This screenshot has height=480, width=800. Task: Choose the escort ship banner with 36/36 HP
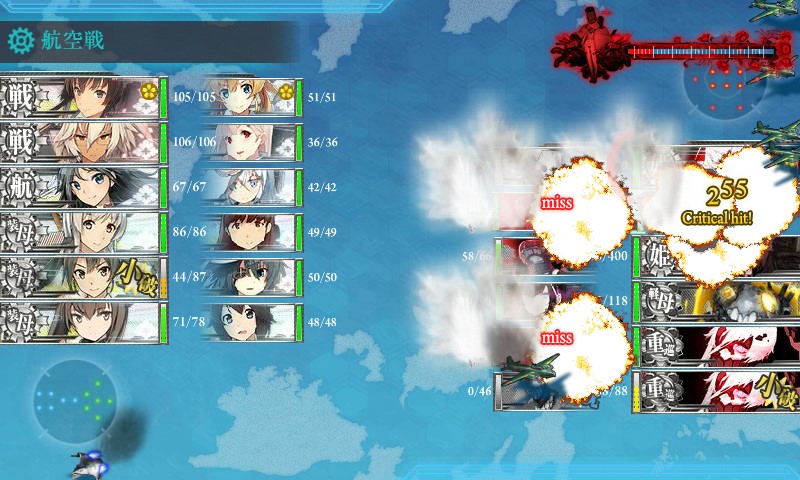coord(250,142)
